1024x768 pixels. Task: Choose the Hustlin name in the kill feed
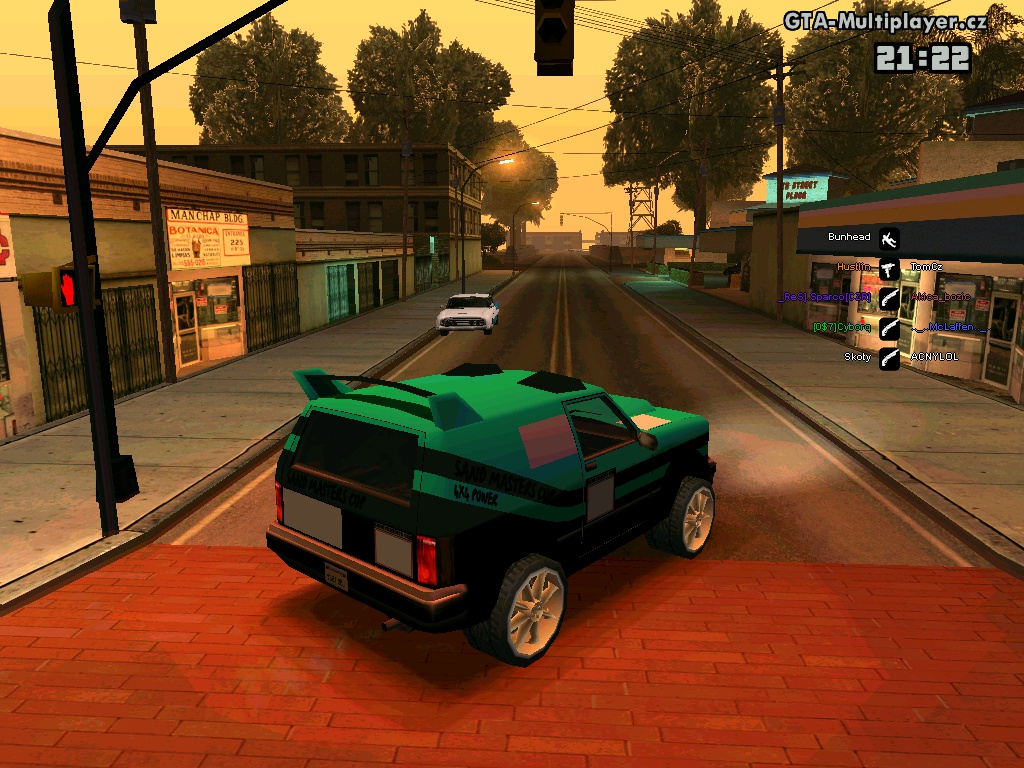click(853, 267)
